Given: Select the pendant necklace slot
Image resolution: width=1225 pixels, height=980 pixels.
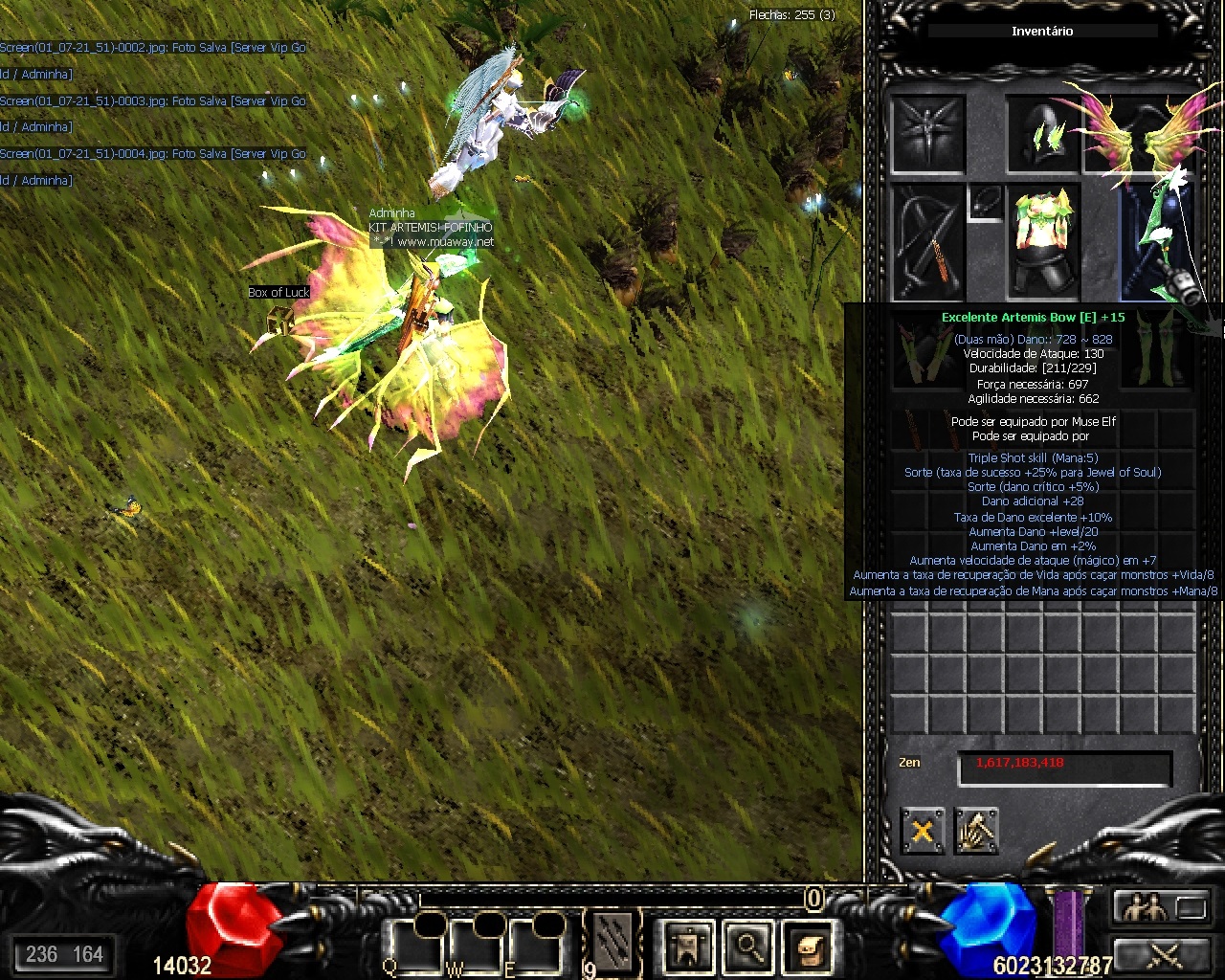Looking at the screenshot, I should coord(985,202).
